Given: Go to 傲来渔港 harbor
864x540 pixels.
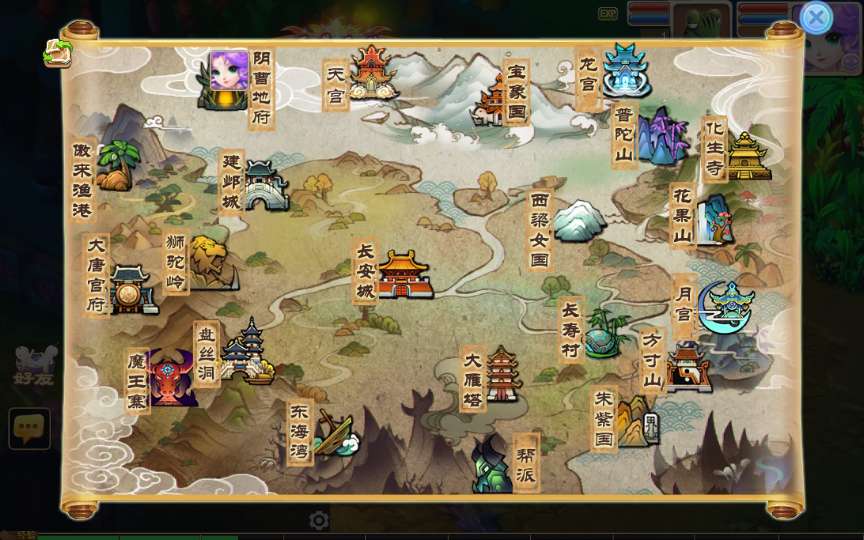Looking at the screenshot, I should pyautogui.click(x=116, y=165).
